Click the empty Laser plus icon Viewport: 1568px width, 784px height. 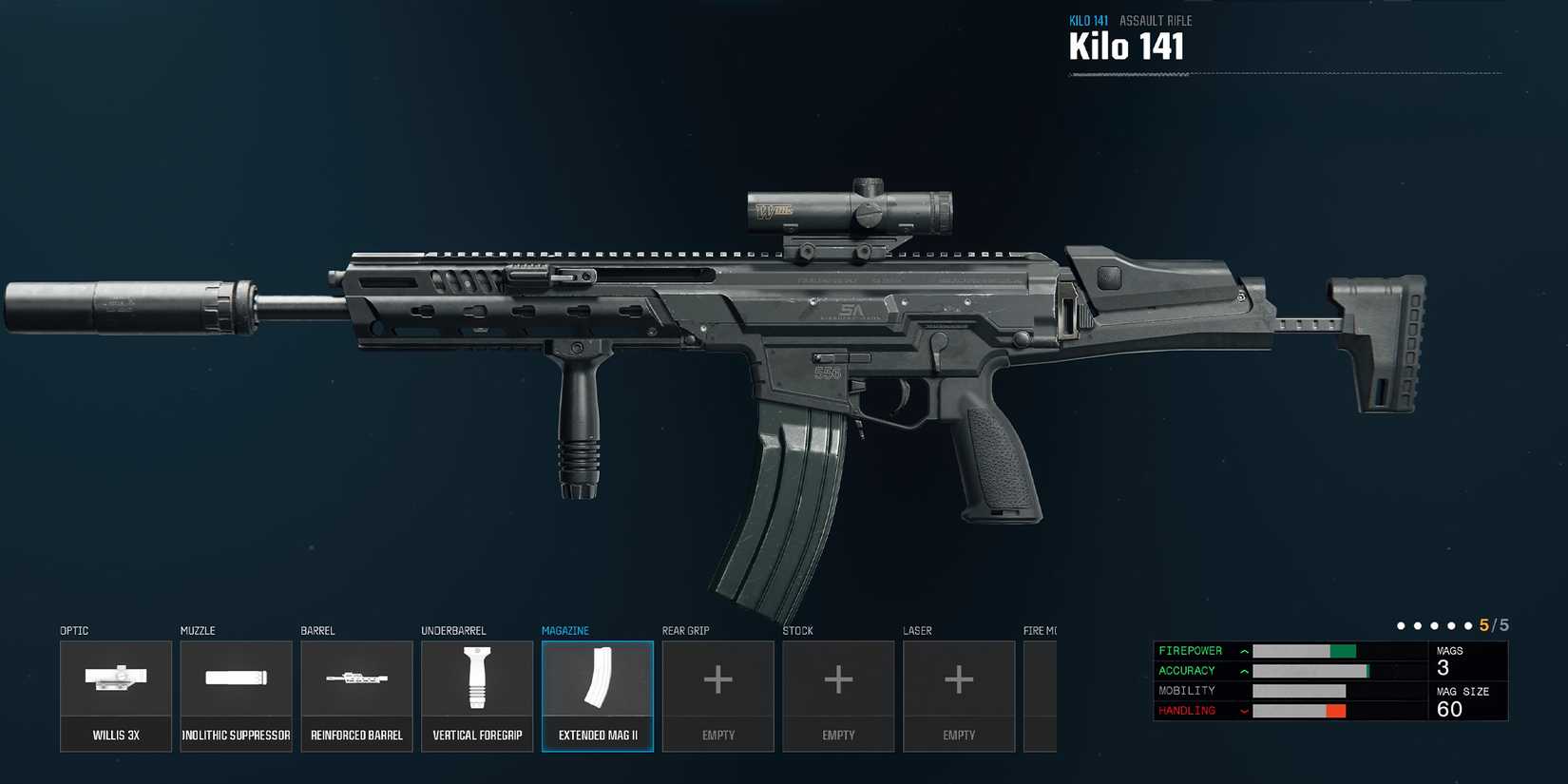(959, 679)
